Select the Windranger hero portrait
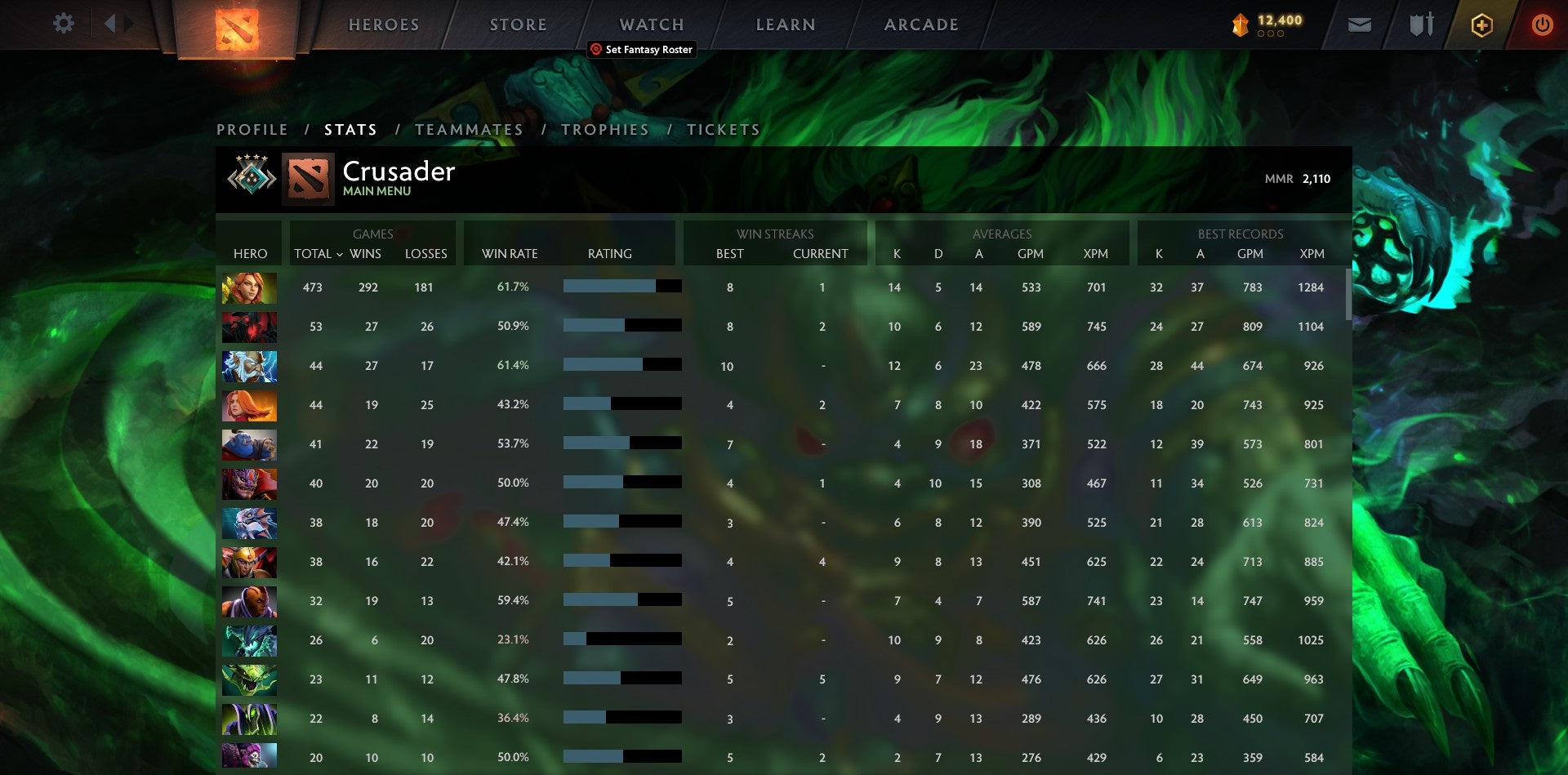This screenshot has height=775, width=1568. [x=249, y=287]
